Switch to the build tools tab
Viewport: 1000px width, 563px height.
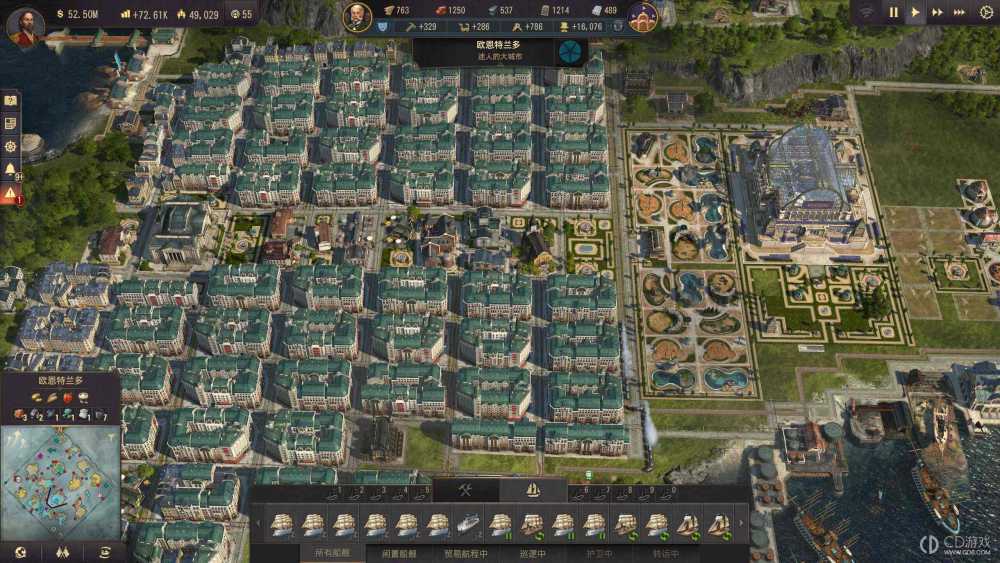click(465, 490)
